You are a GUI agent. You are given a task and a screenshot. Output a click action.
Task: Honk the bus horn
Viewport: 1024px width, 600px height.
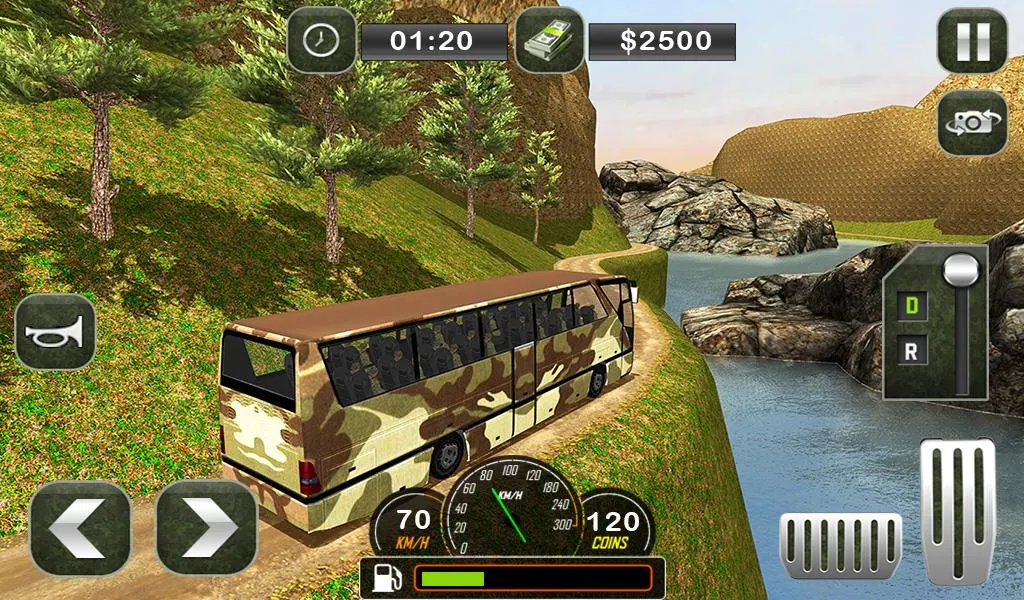(55, 331)
